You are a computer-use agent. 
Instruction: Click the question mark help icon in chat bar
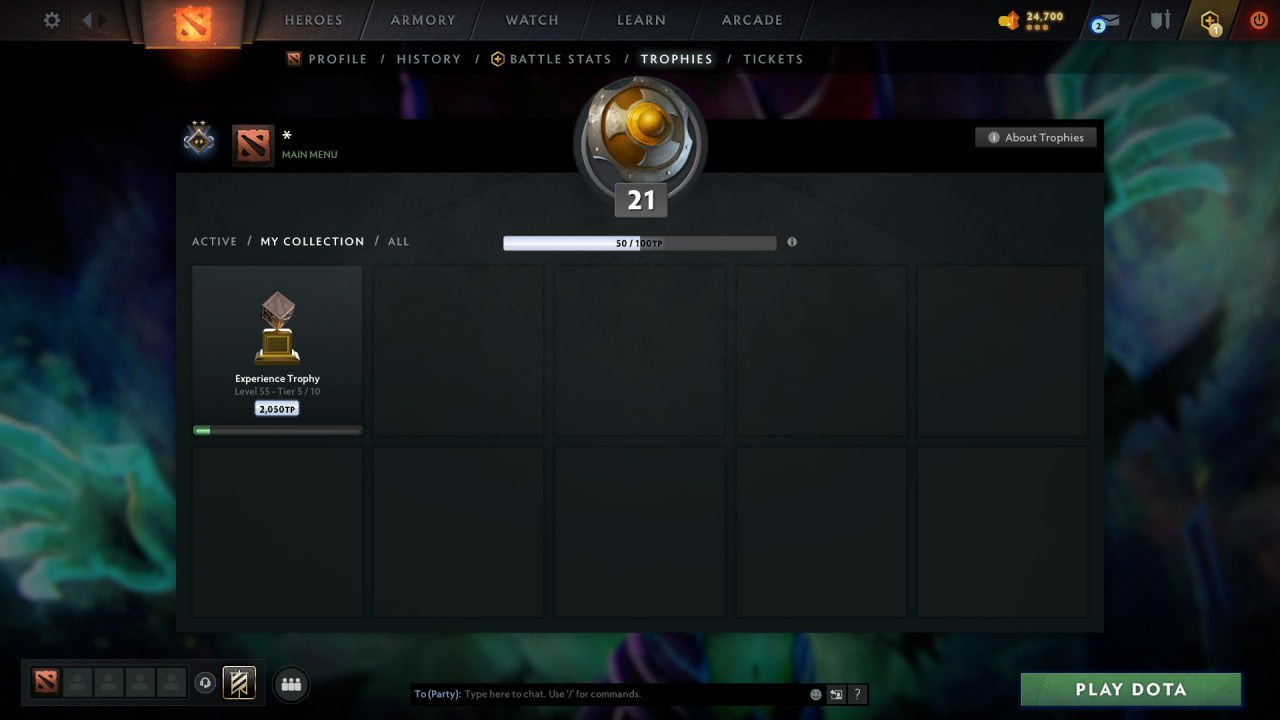(x=857, y=693)
